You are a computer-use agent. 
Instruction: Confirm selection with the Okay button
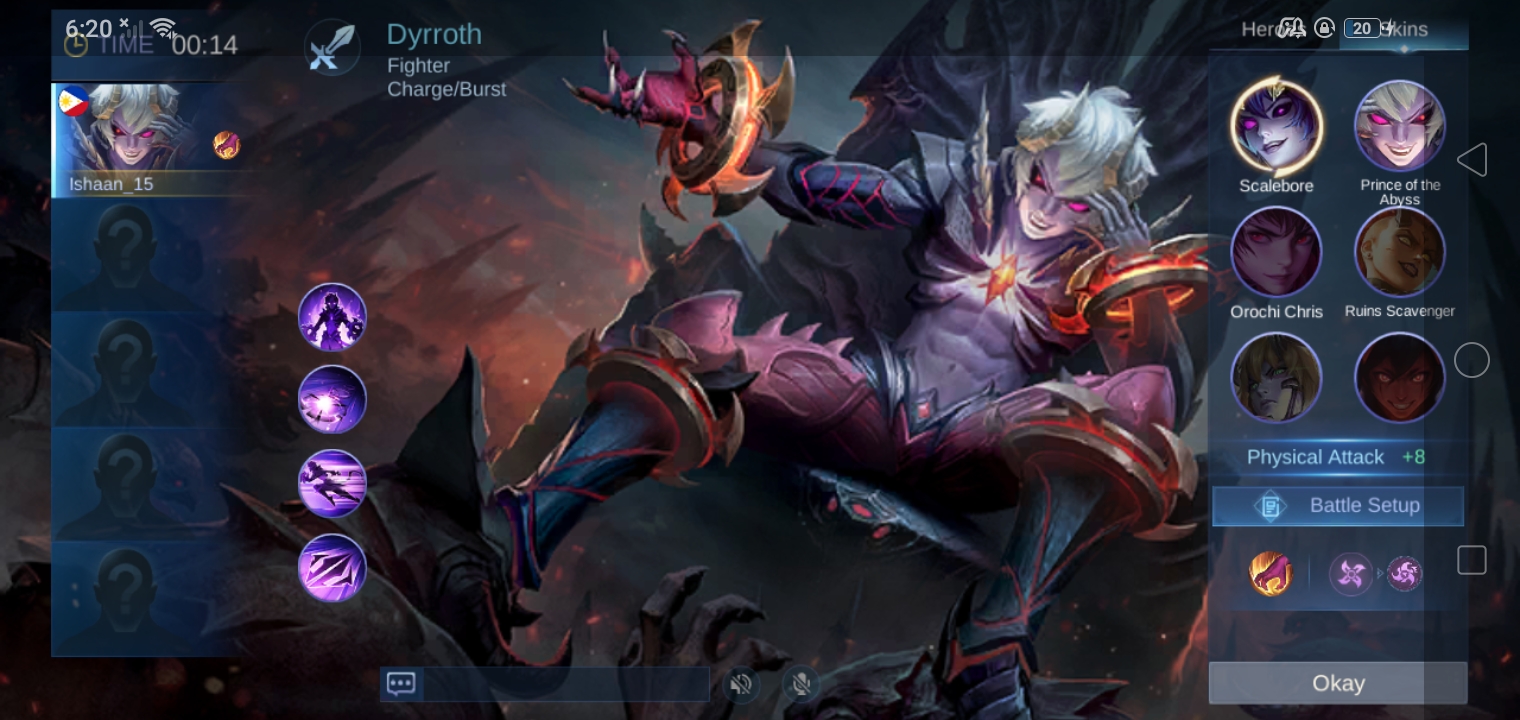click(x=1337, y=683)
